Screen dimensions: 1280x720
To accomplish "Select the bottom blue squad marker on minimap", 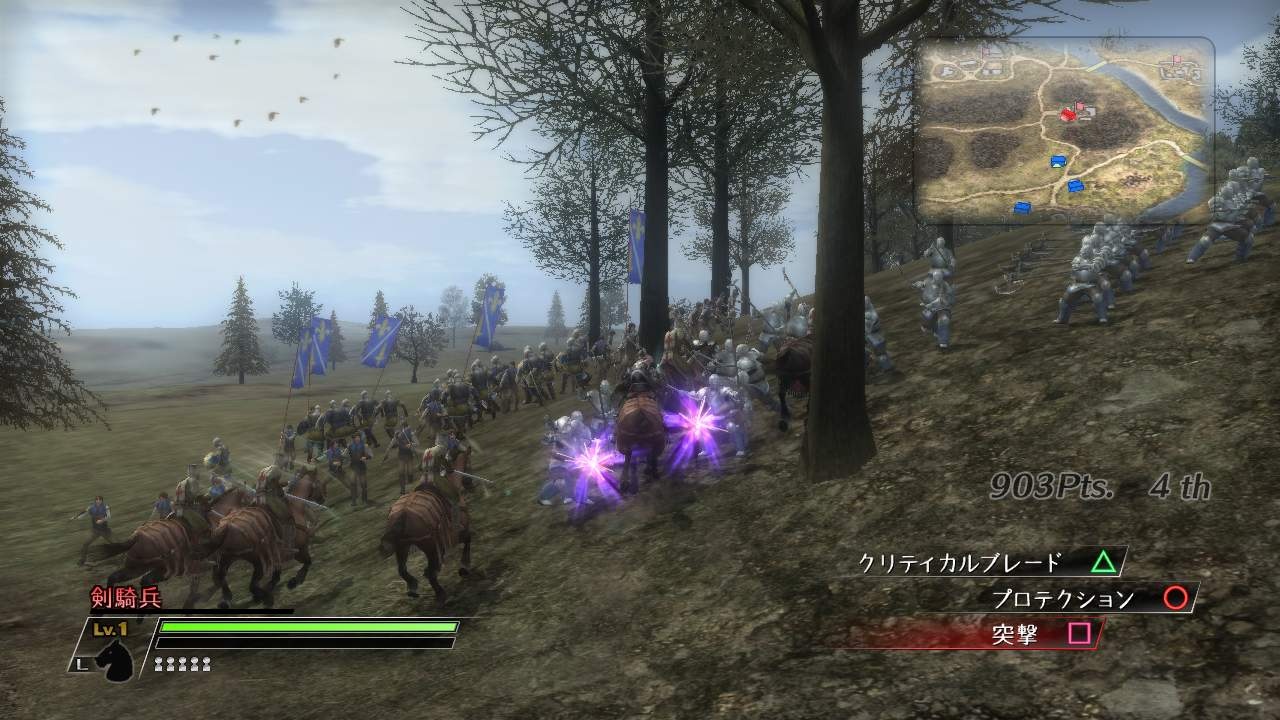I will (1022, 206).
